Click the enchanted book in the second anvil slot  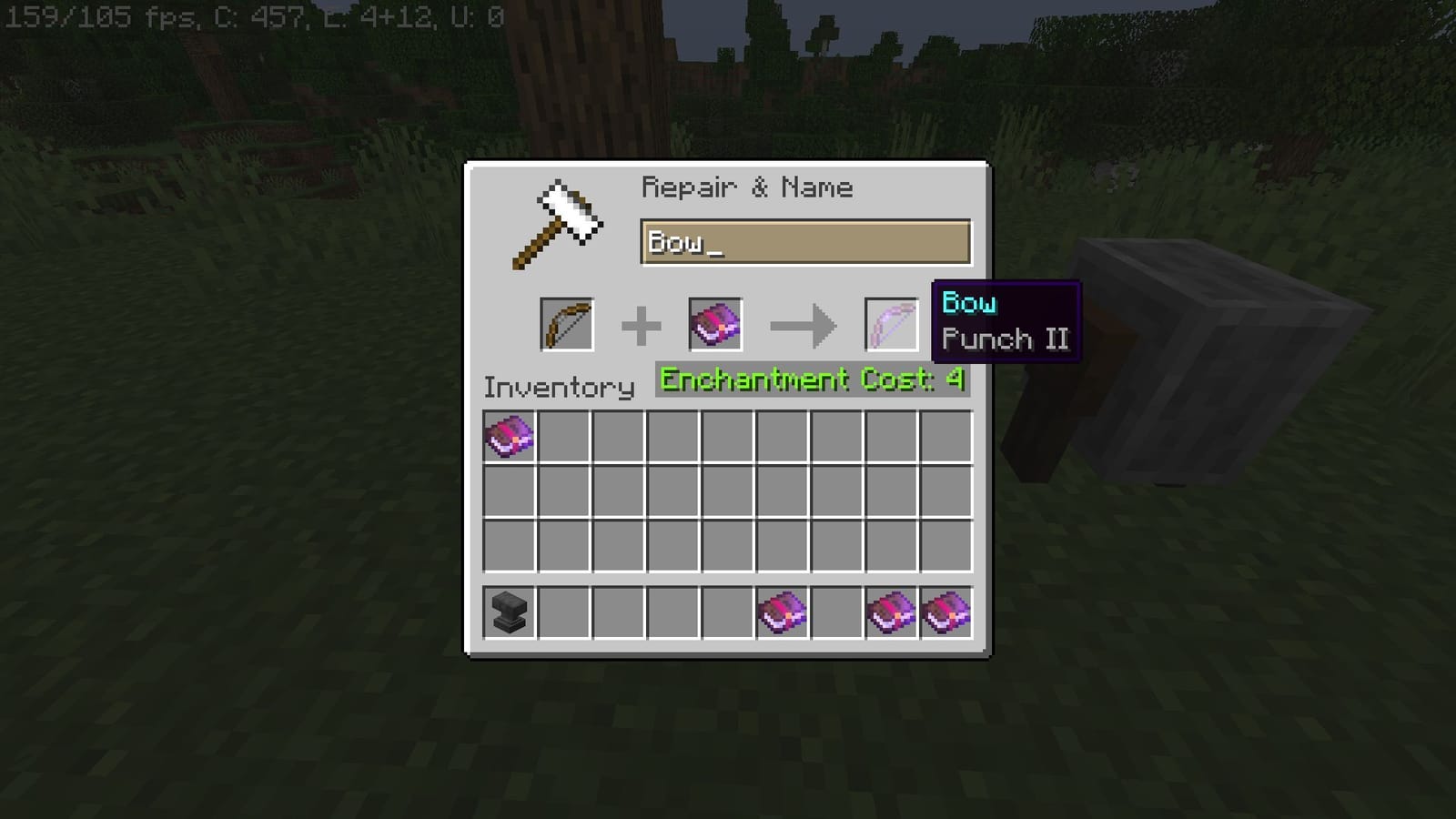pos(715,324)
